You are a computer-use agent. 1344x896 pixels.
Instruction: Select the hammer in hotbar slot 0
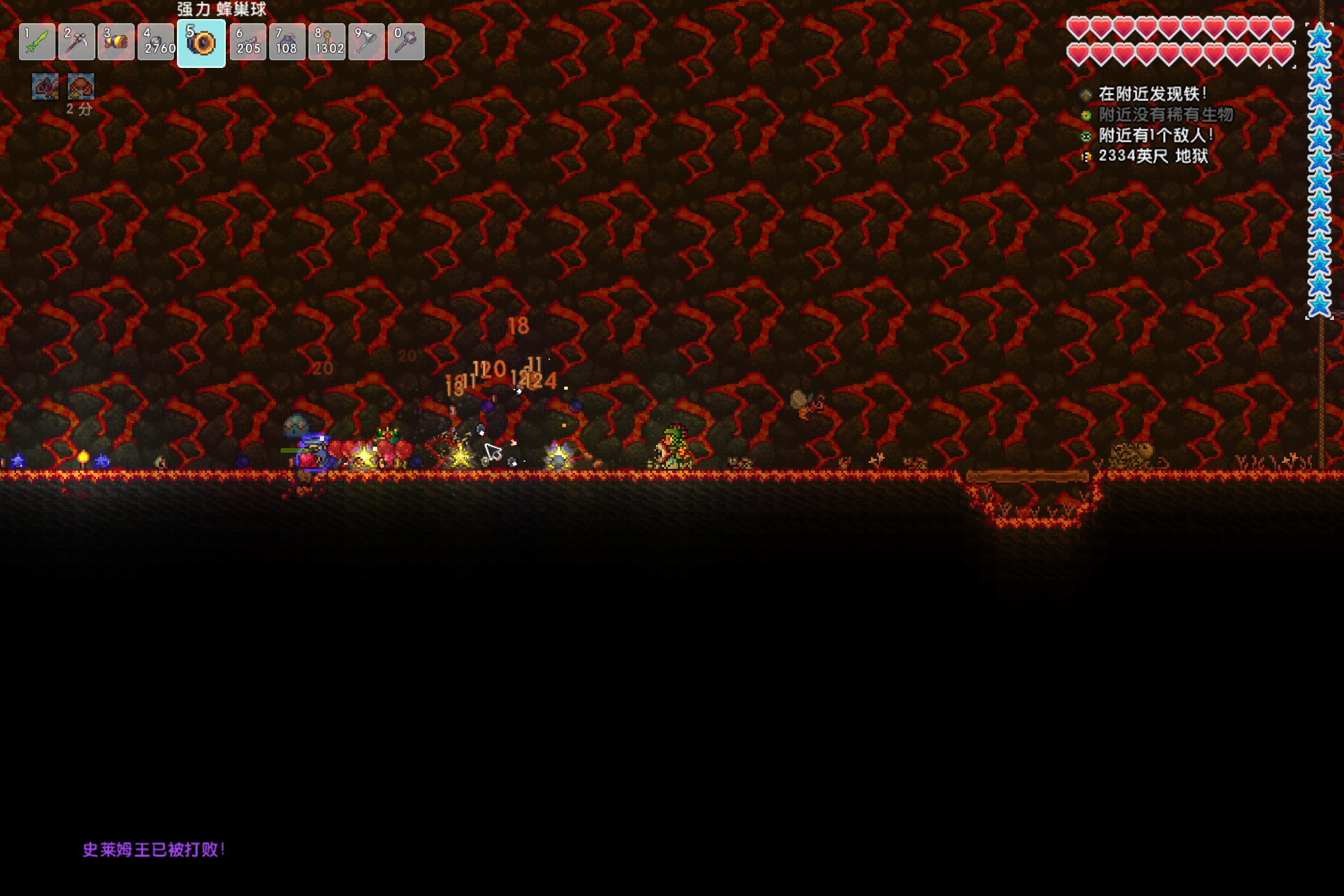(x=406, y=42)
